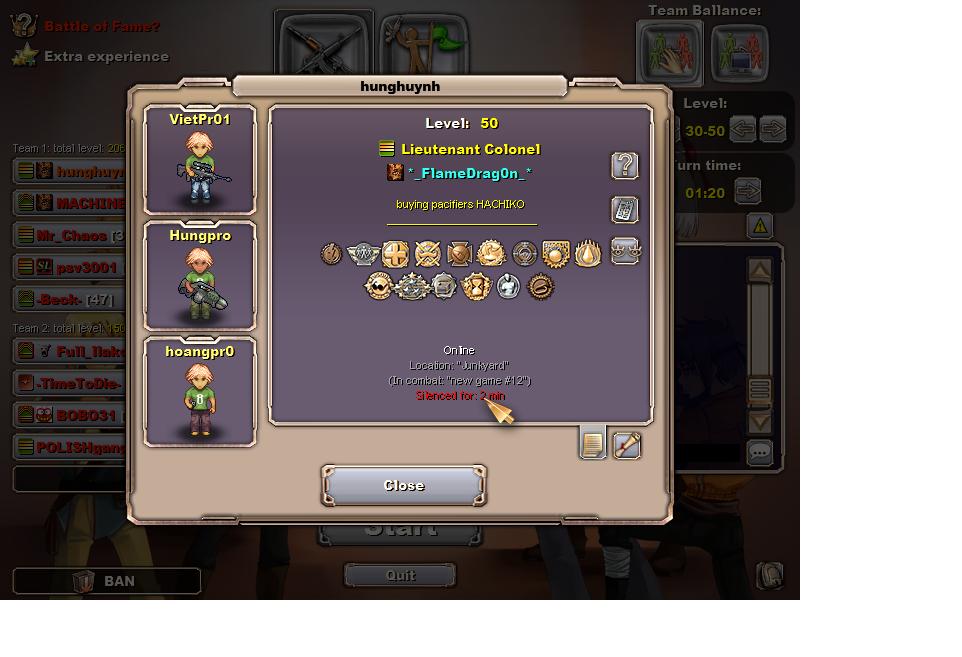
Task: Ban a player with the BAN button
Action: [x=107, y=581]
